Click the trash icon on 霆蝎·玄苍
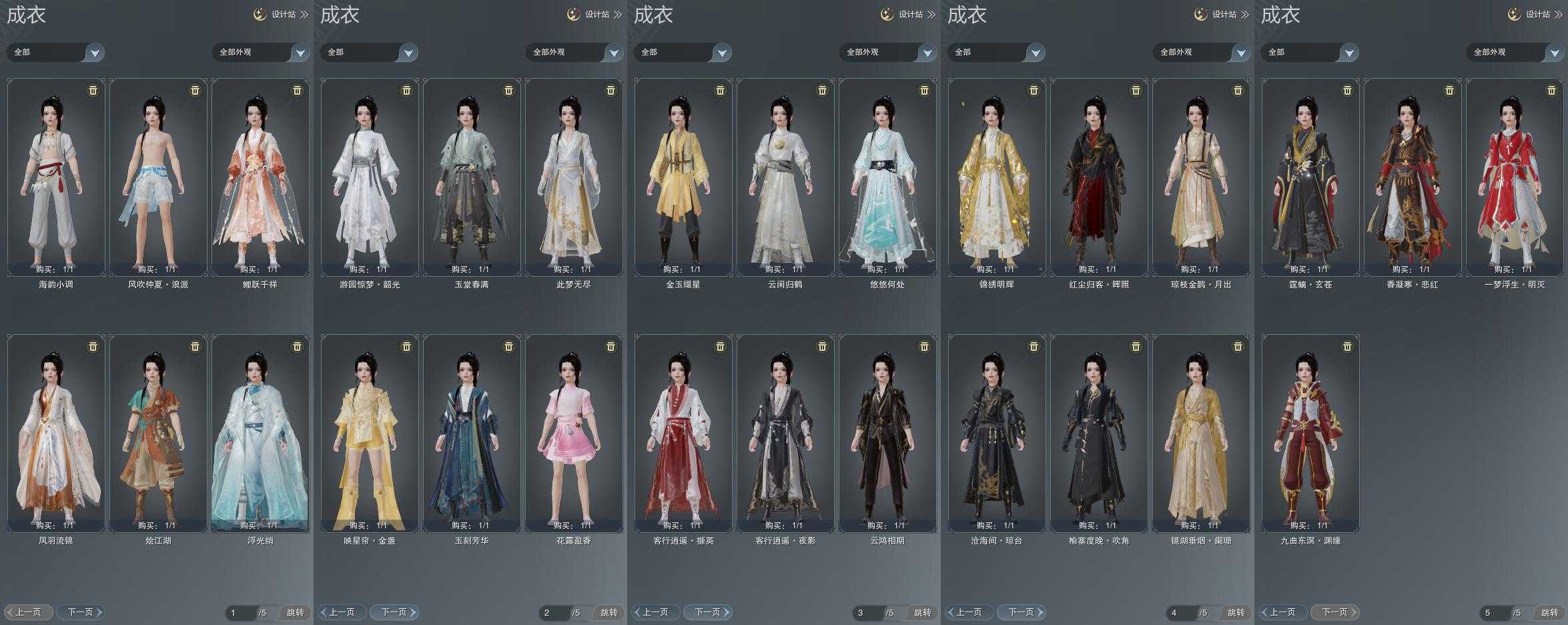This screenshot has height=625, width=1568. click(x=1347, y=91)
